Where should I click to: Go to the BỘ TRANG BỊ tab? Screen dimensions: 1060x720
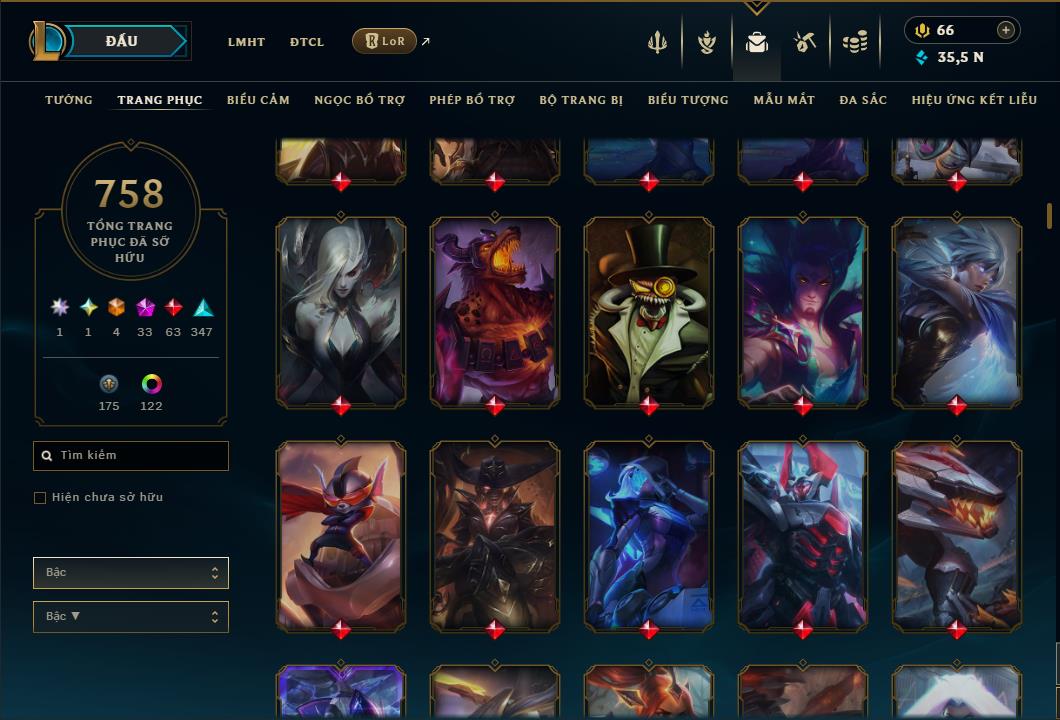581,100
